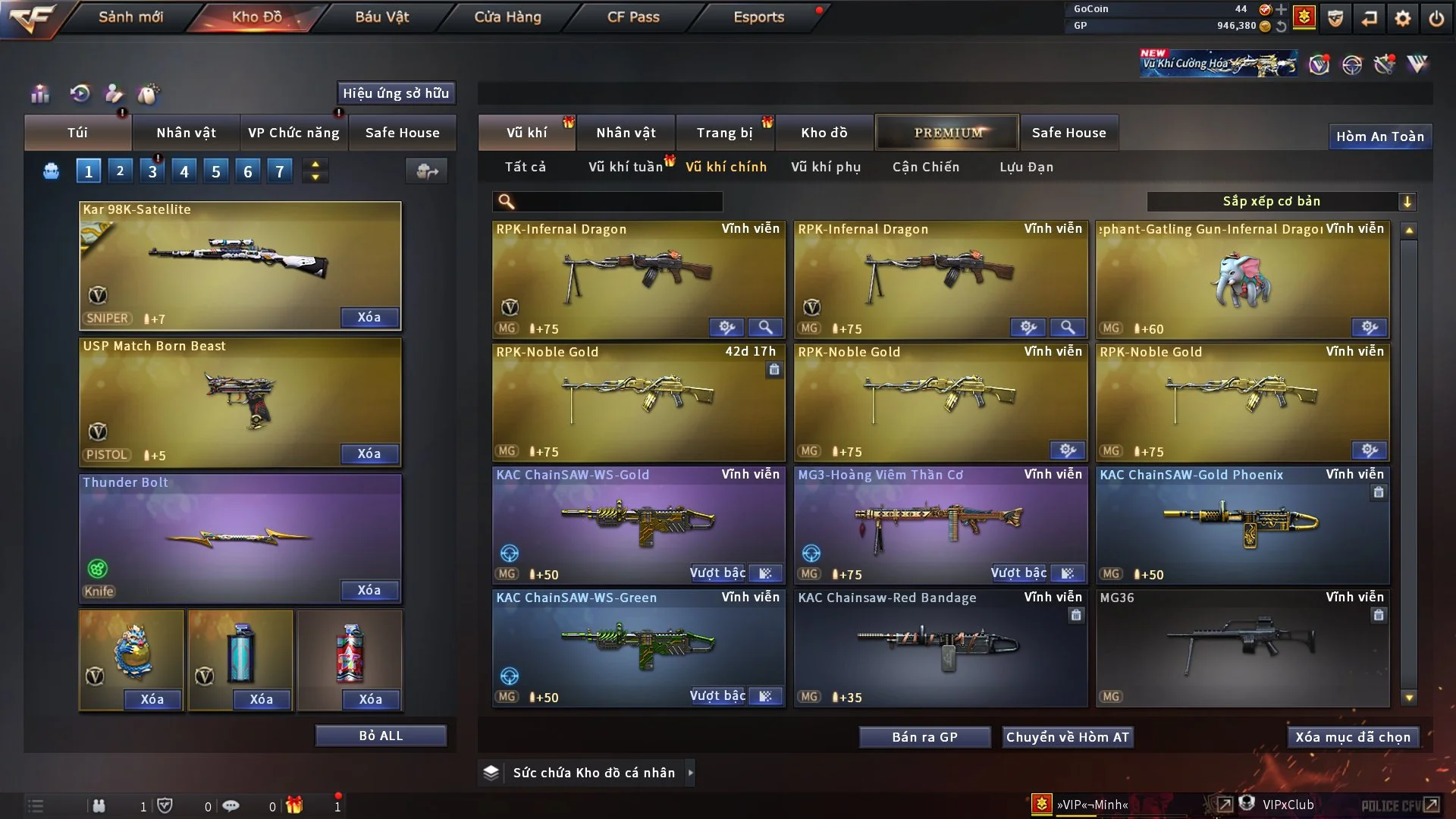Open the settings gear icon
The image size is (1456, 819).
(1403, 18)
